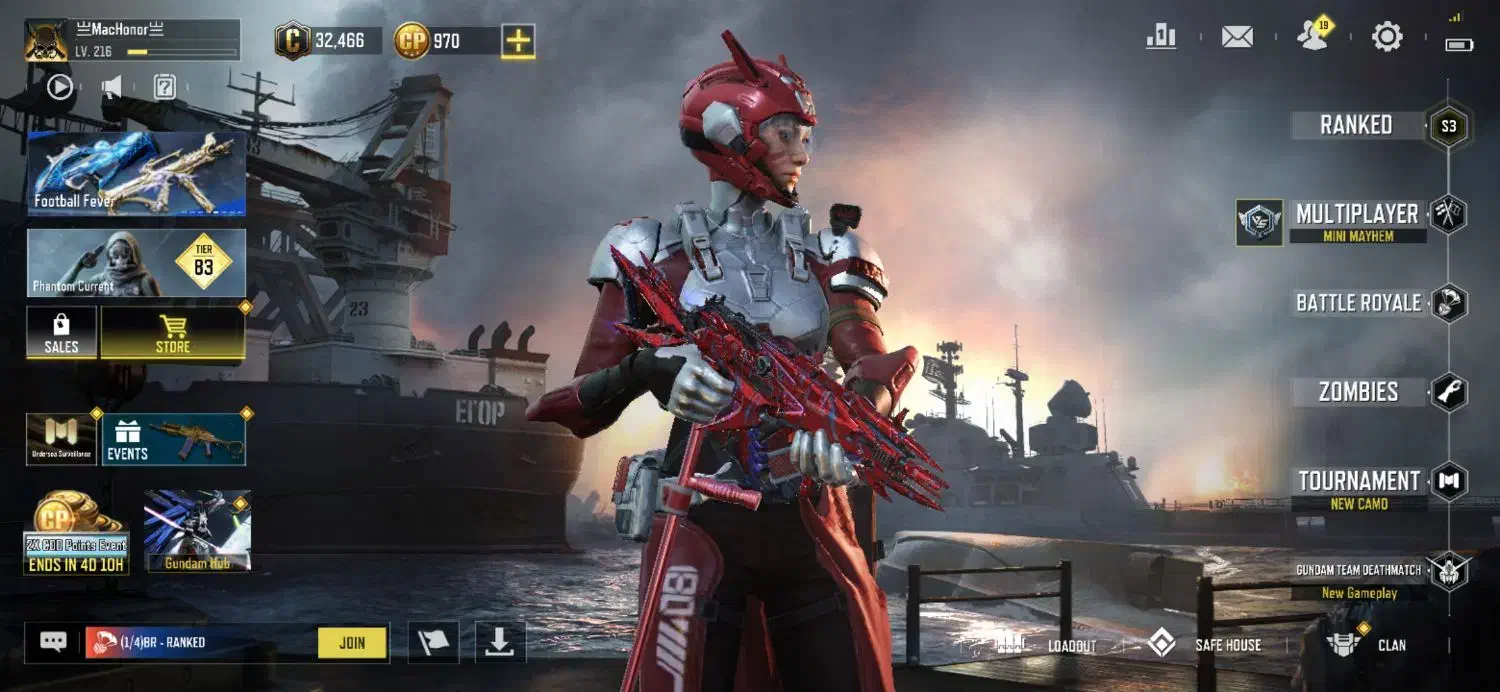The width and height of the screenshot is (1500, 692).
Task: Open the friends list icon
Action: coord(1312,38)
